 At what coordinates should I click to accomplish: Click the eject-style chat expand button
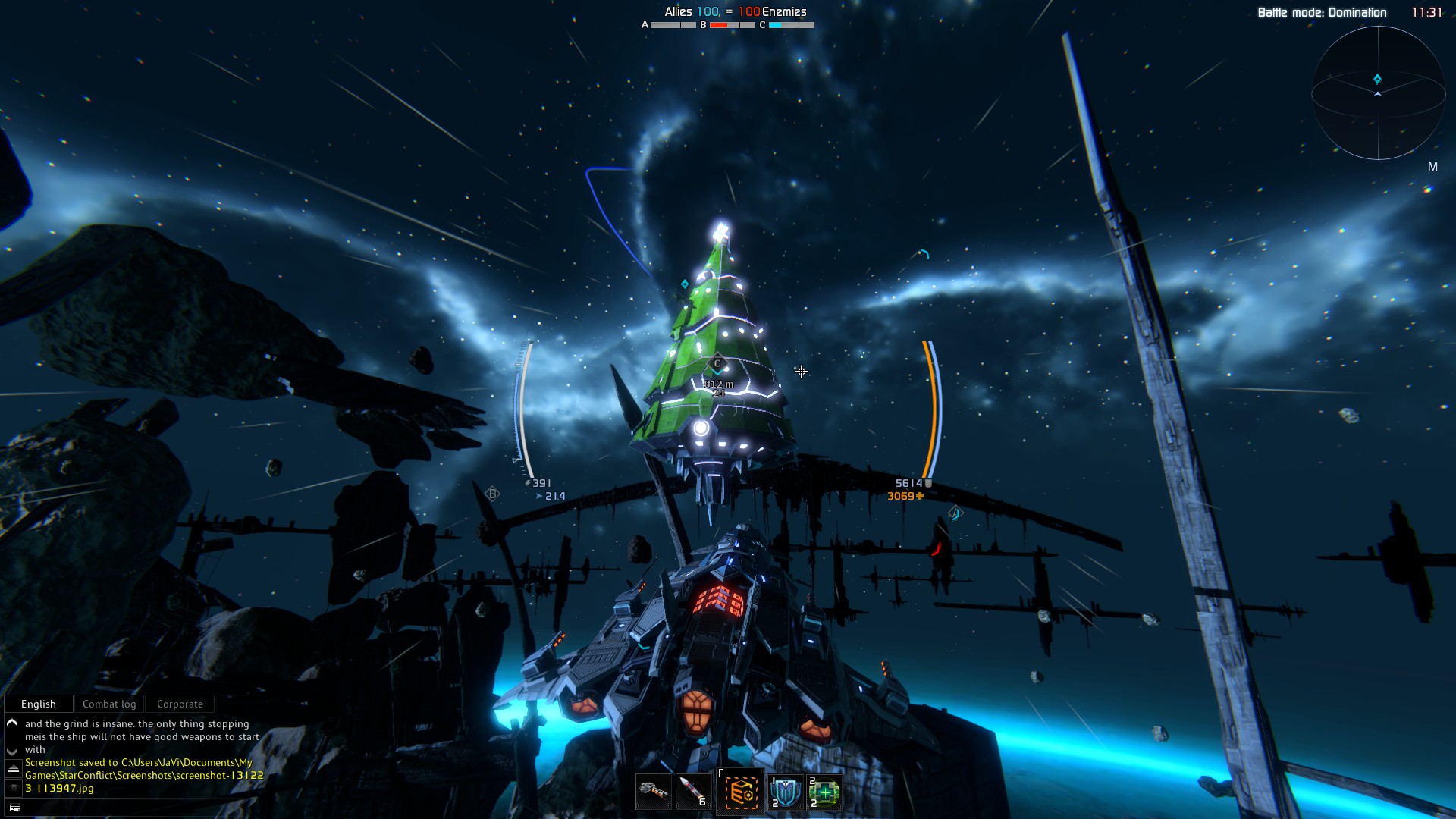(x=13, y=769)
